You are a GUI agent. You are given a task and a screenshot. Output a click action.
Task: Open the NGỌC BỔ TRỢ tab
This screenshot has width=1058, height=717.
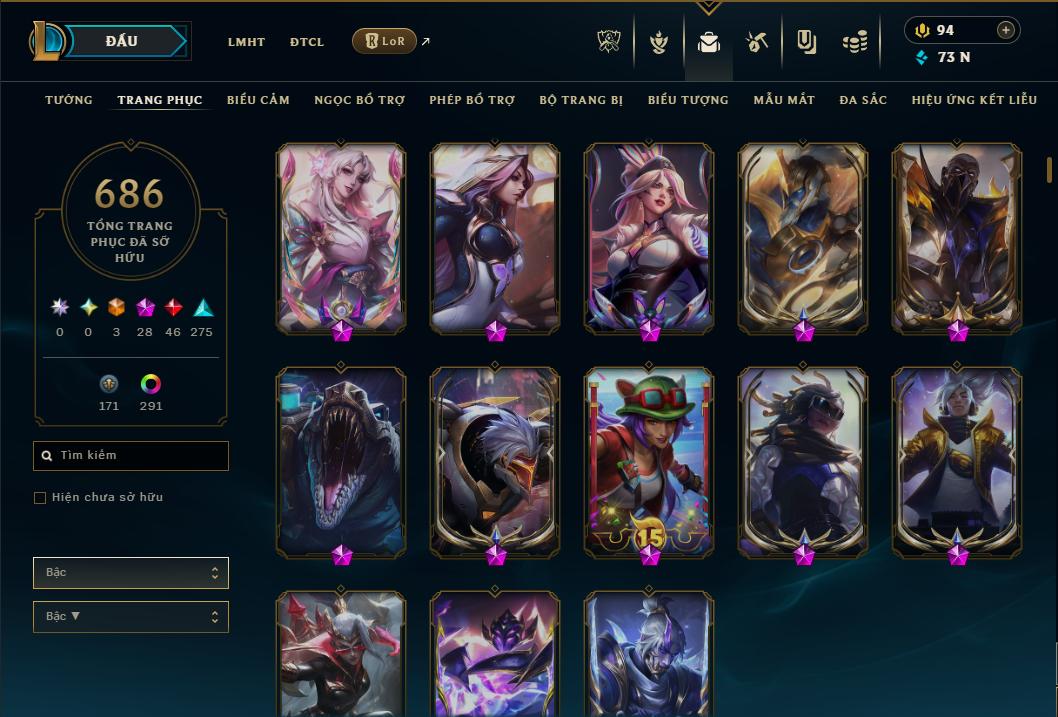point(359,100)
